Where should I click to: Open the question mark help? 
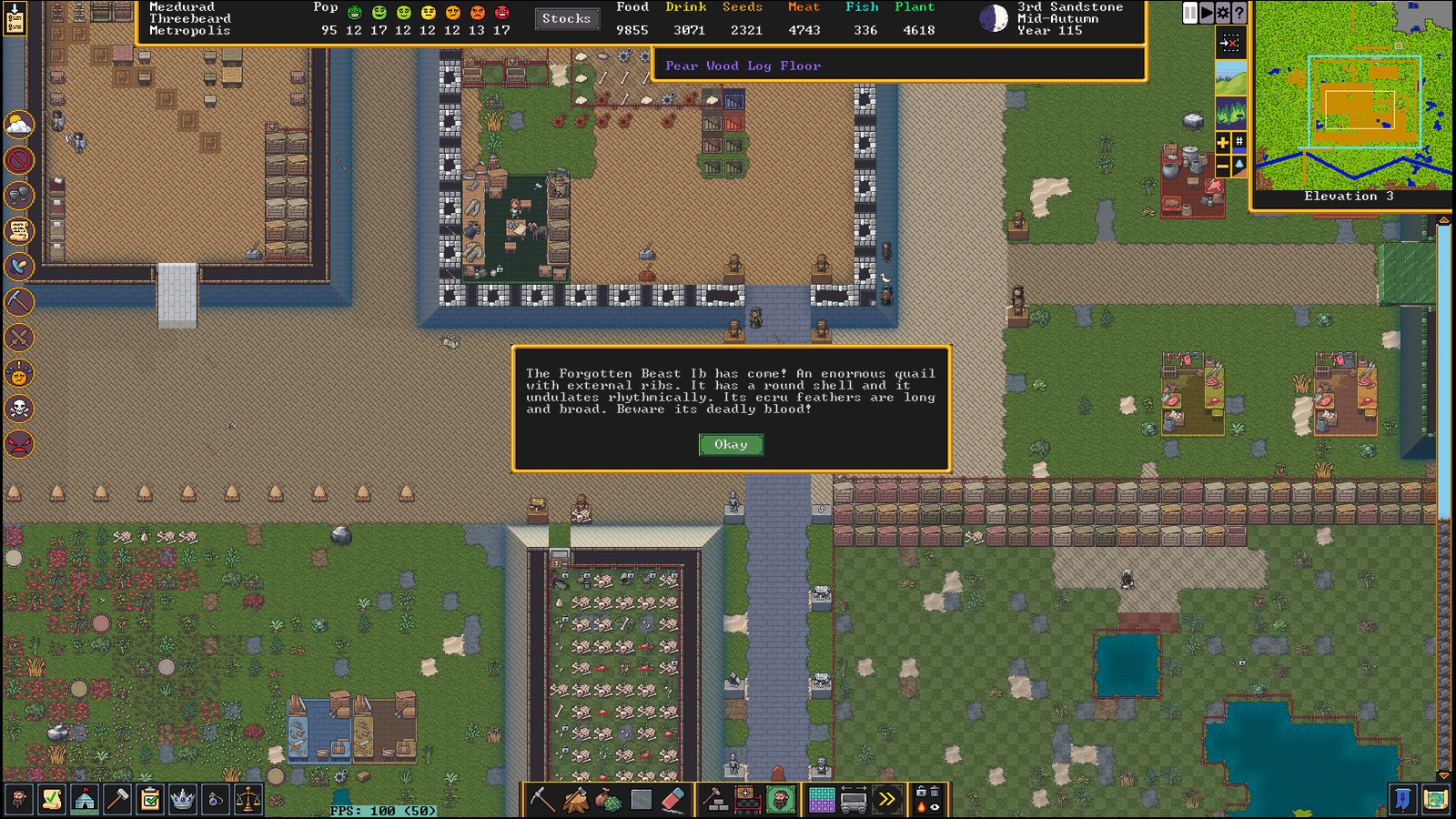(1239, 13)
